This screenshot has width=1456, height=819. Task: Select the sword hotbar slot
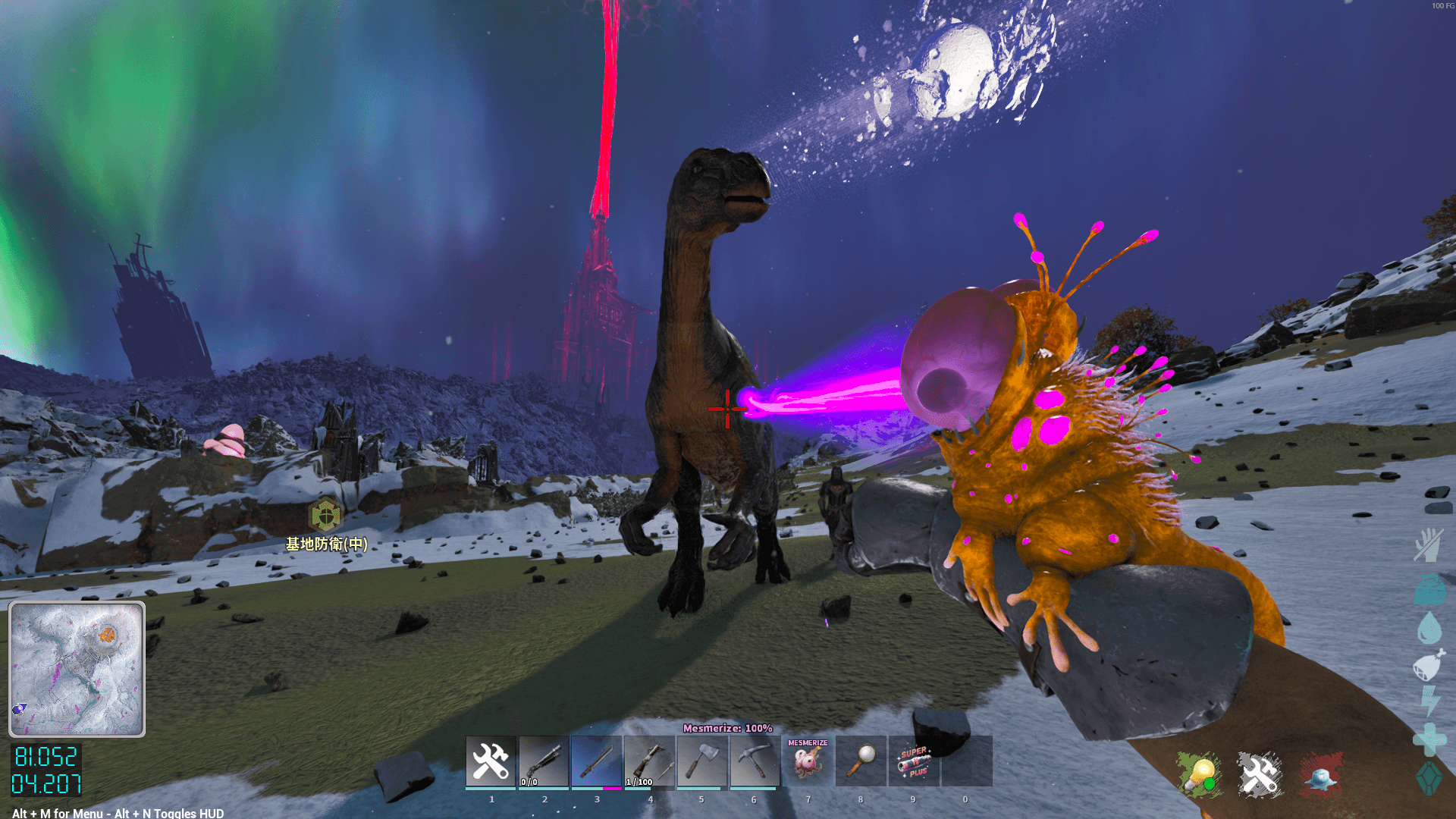(597, 761)
